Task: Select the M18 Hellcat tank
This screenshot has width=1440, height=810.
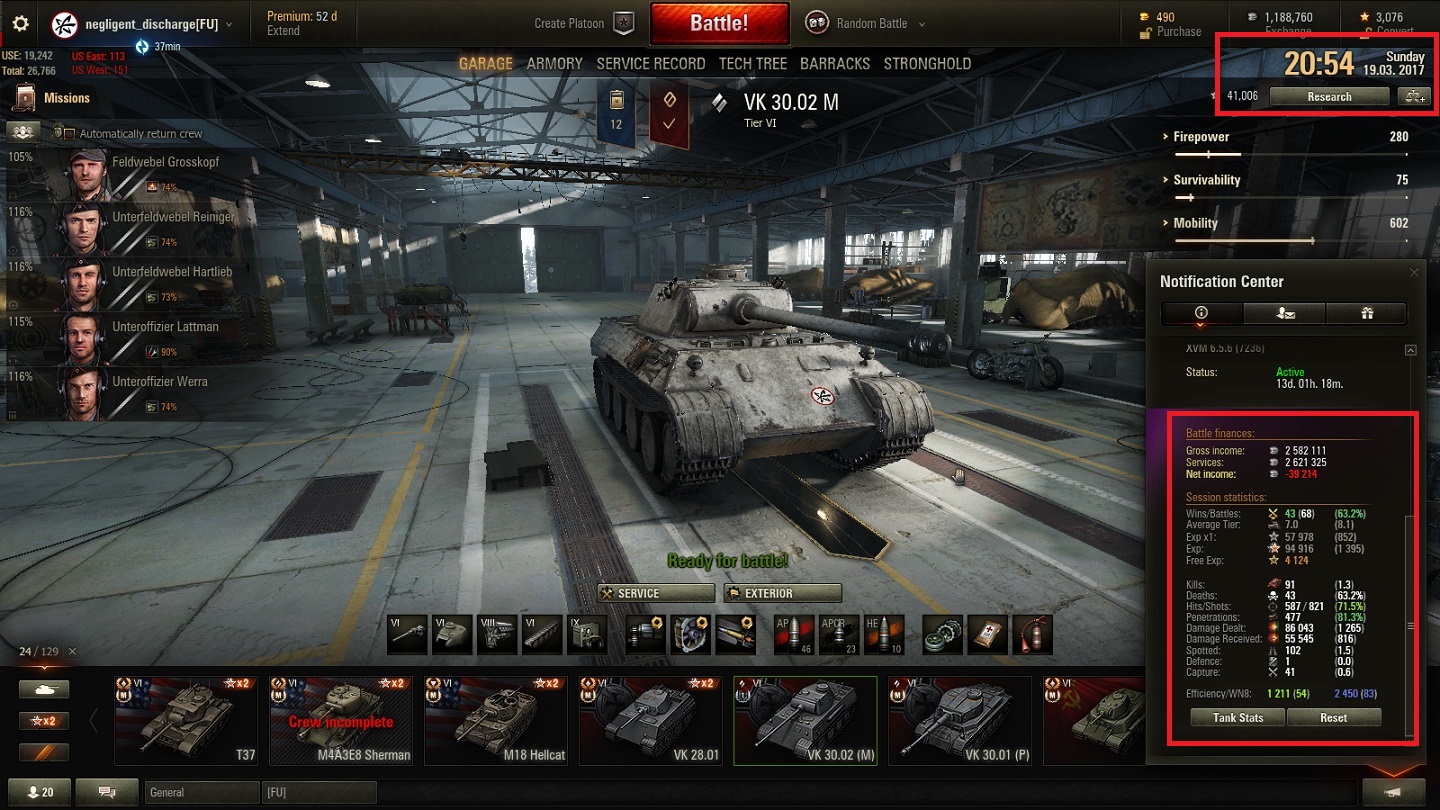Action: pyautogui.click(x=494, y=720)
